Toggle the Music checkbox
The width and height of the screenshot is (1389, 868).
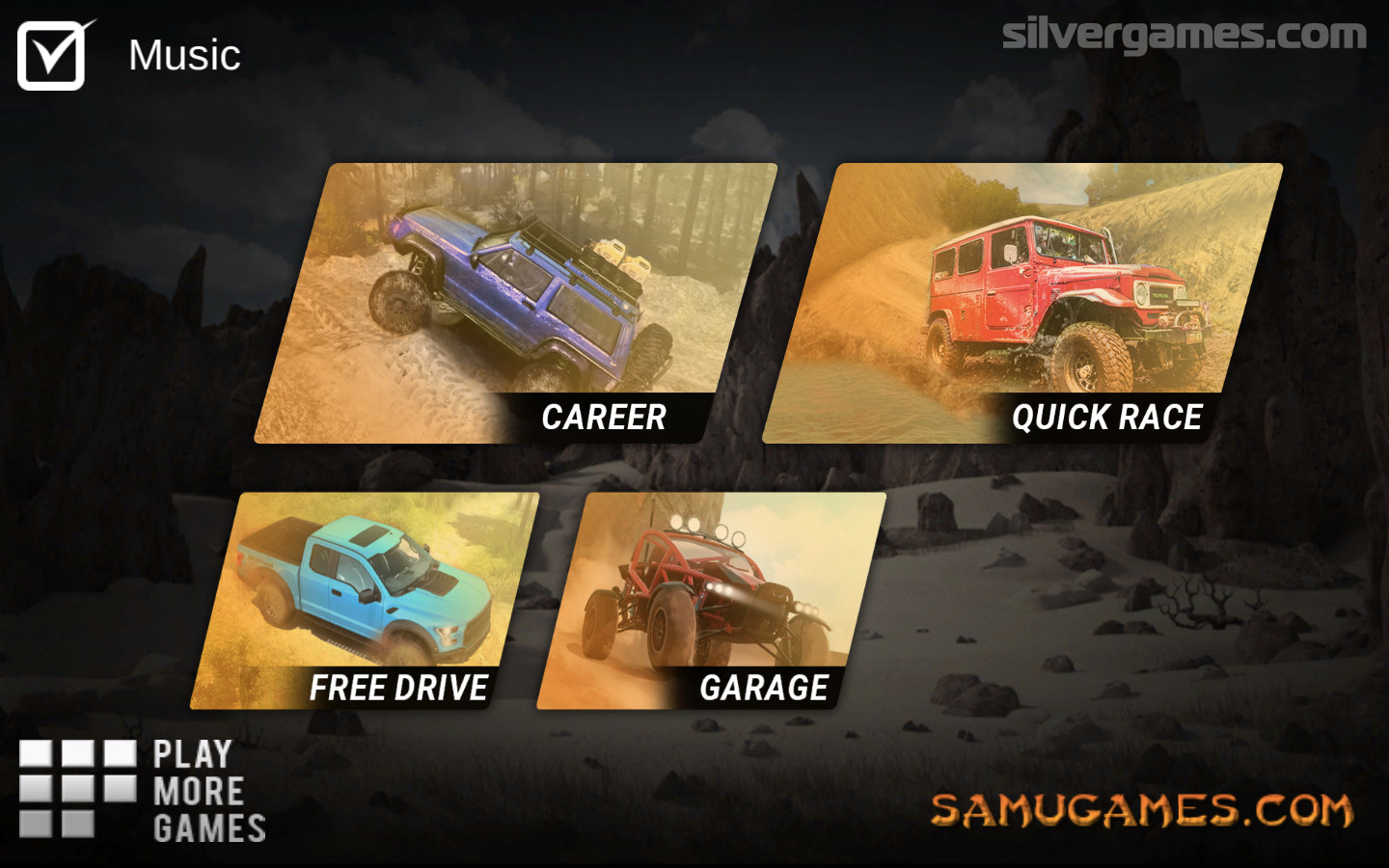51,56
